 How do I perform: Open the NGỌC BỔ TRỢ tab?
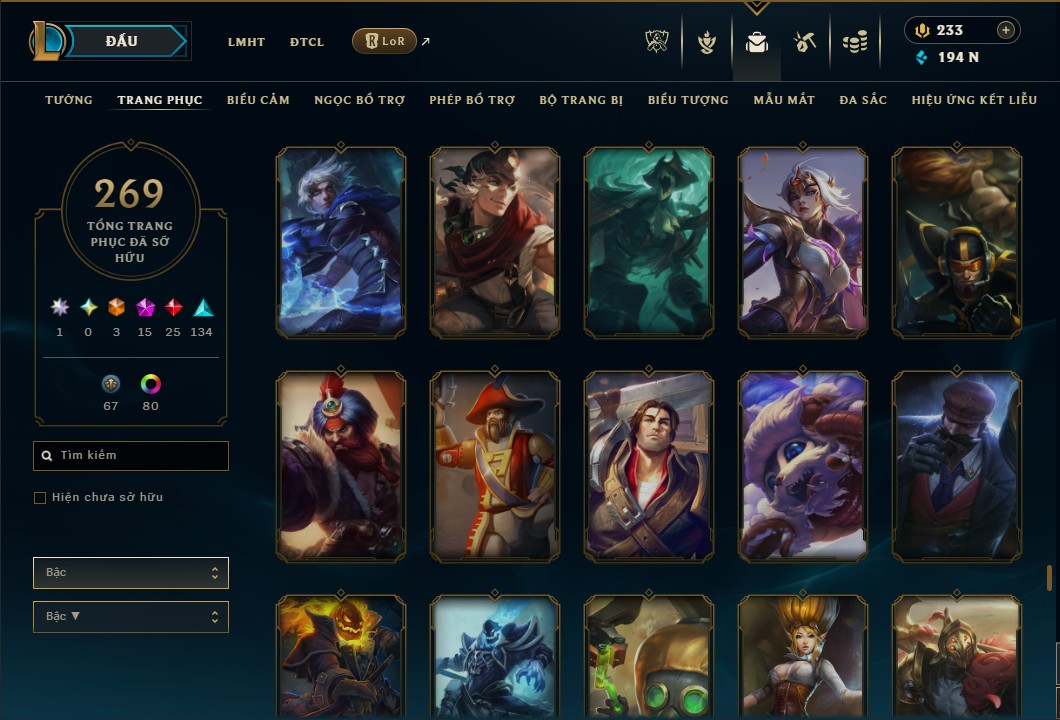coord(359,100)
